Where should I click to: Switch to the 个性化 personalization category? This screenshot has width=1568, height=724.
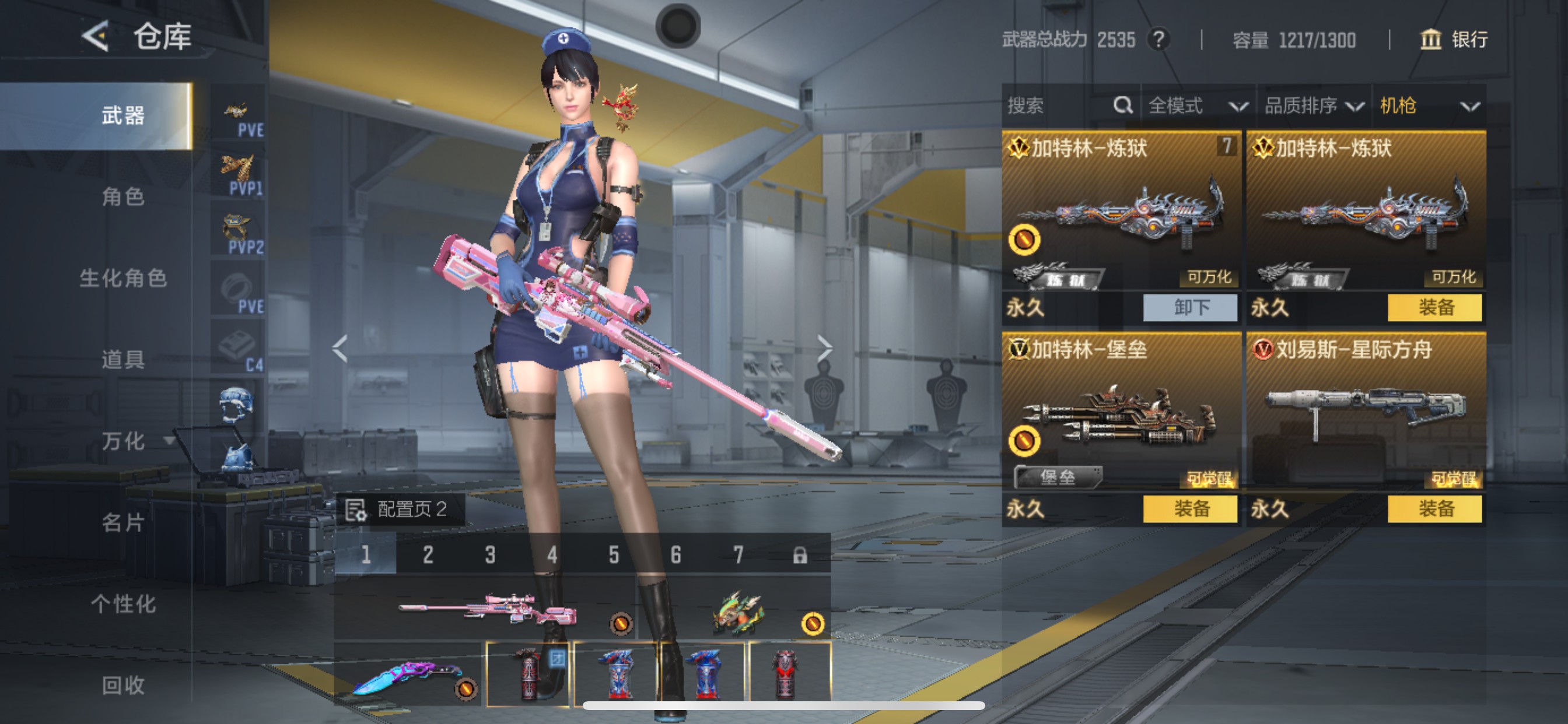[123, 604]
